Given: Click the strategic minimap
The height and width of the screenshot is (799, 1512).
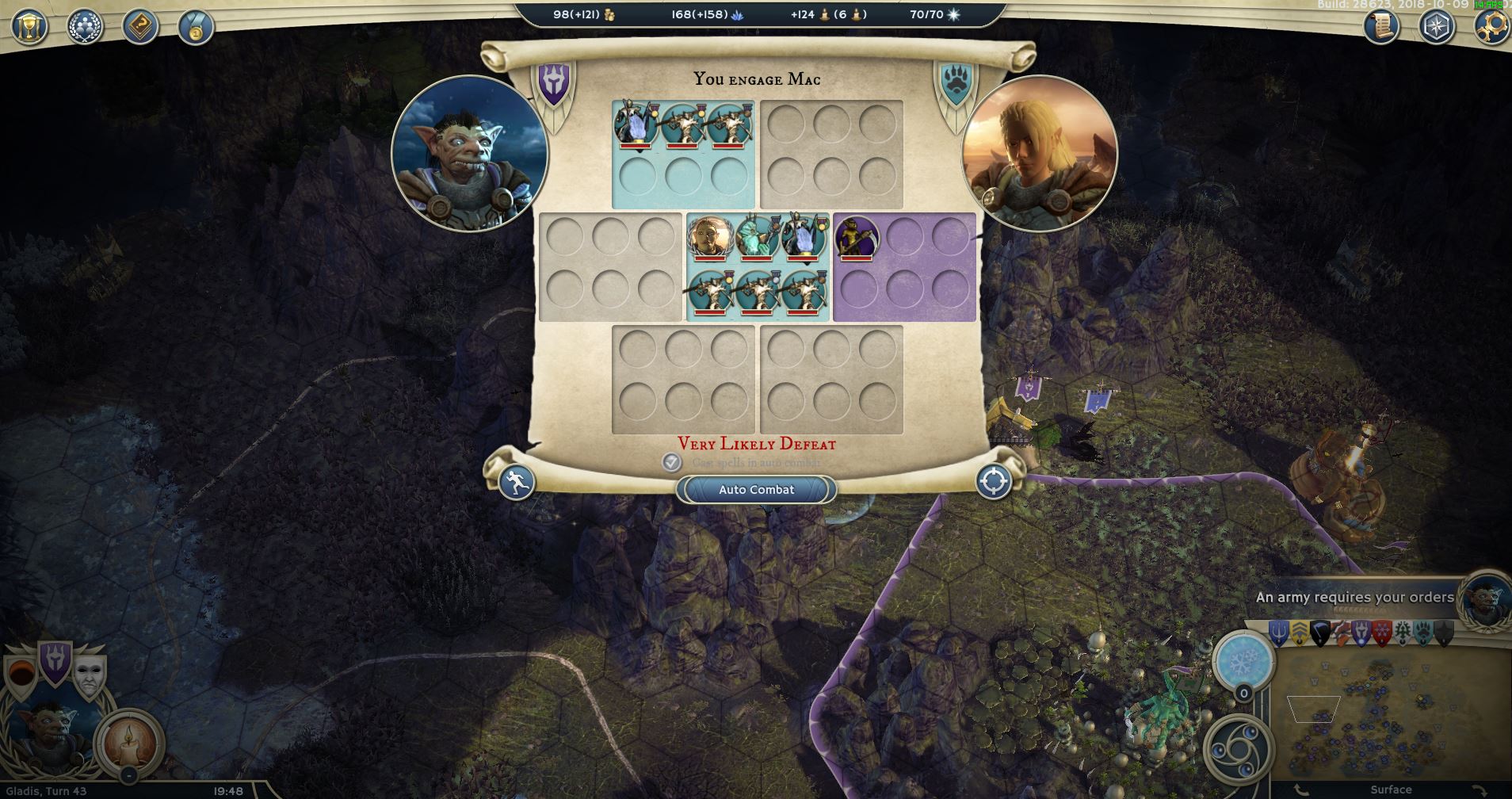Looking at the screenshot, I should click(1387, 713).
